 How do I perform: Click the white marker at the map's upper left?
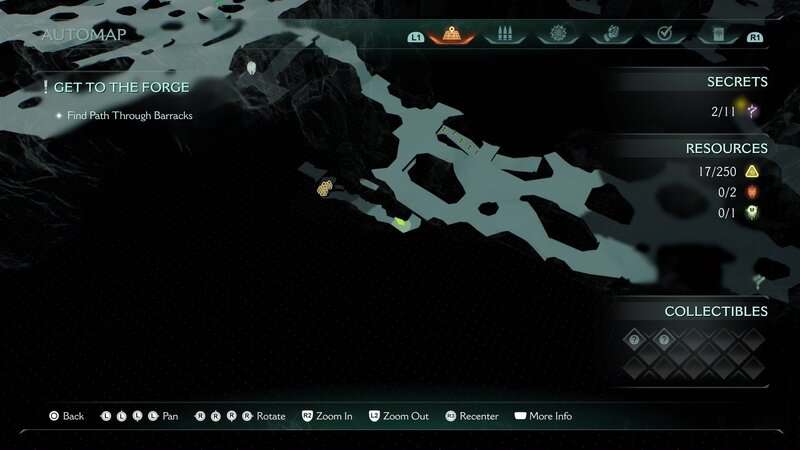252,68
